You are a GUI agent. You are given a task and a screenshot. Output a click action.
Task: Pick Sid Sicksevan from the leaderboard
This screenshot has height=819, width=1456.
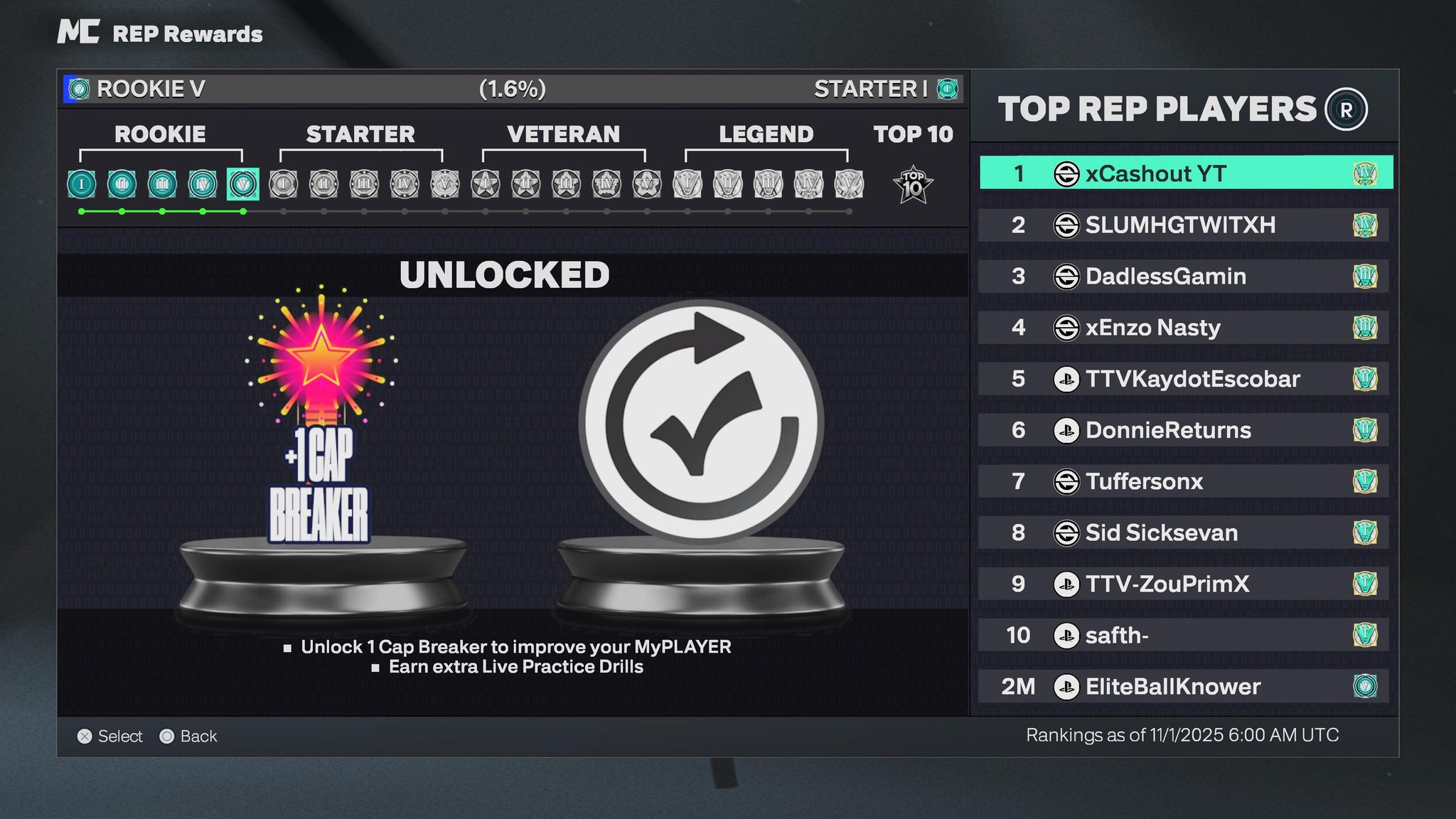1184,532
